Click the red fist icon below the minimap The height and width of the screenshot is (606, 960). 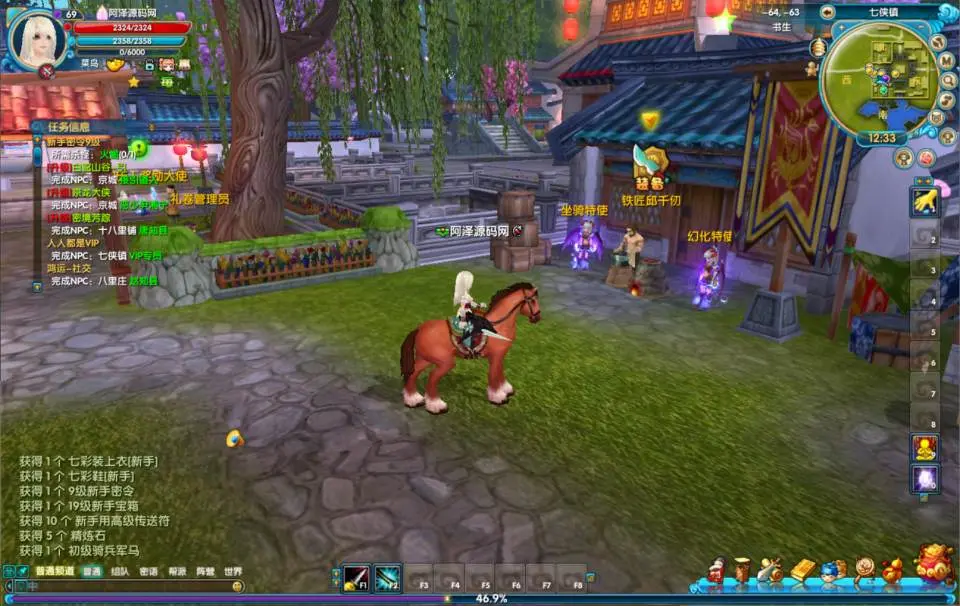pos(926,158)
